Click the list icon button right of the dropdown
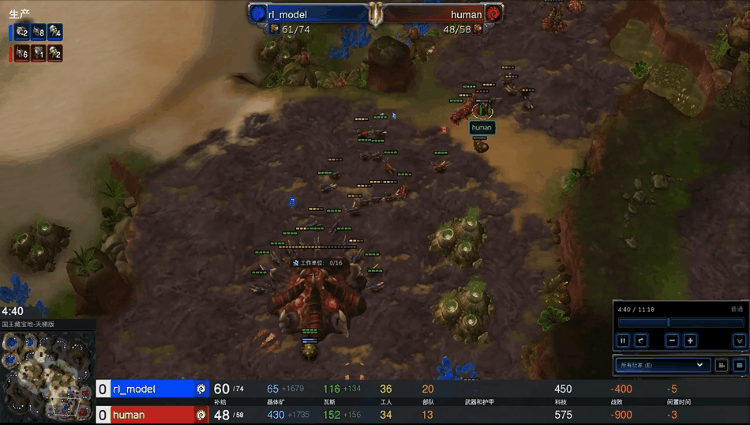 [740, 366]
